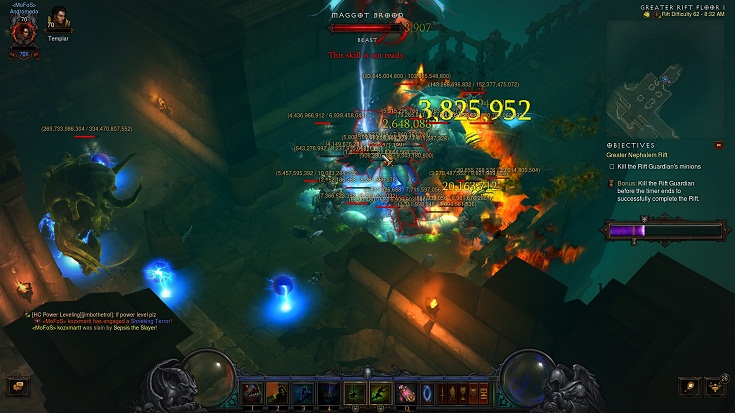
Task: Trigger the dark skill in slot 4
Action: pyautogui.click(x=330, y=392)
